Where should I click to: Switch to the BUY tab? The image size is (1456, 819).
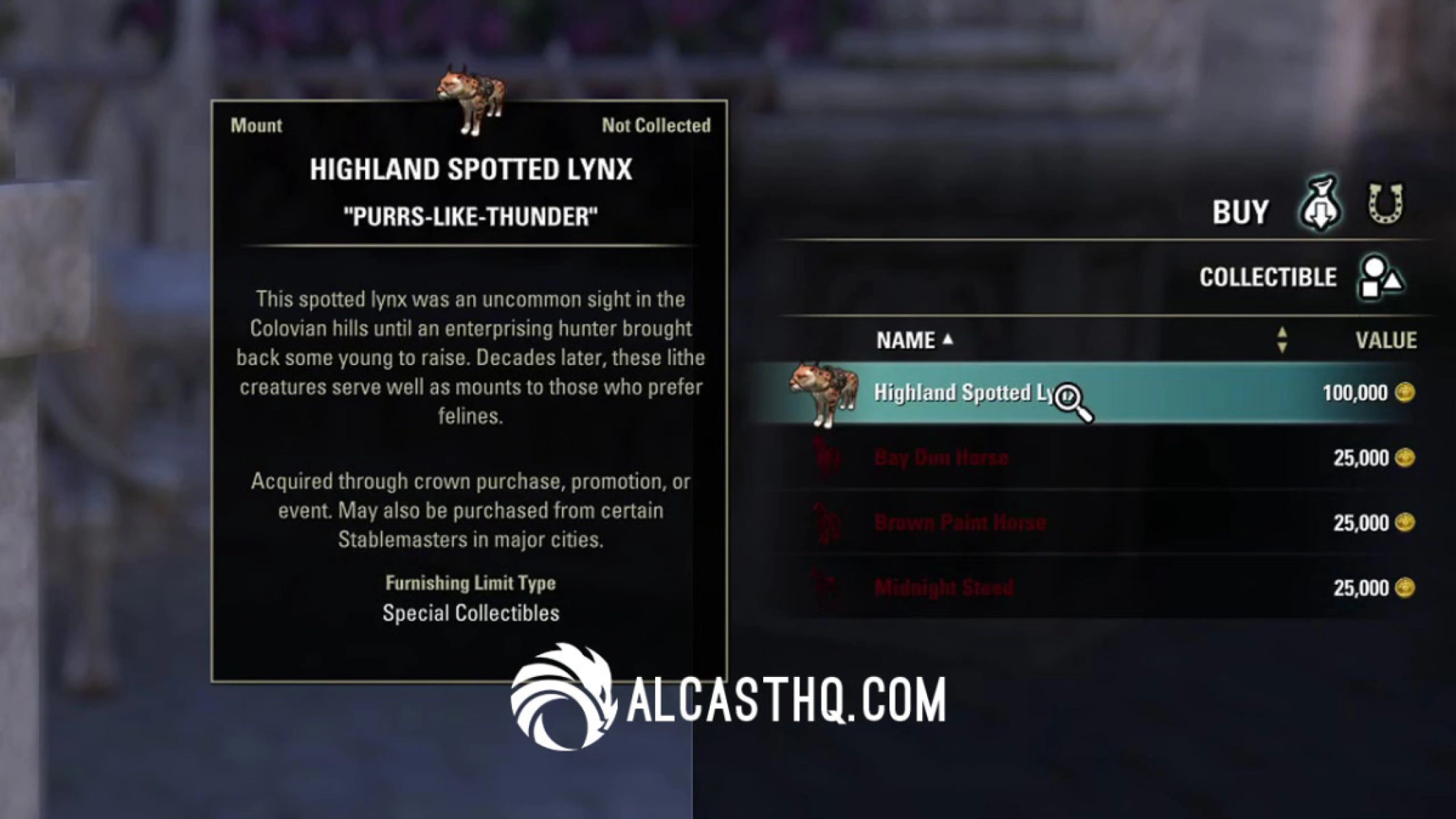1240,210
